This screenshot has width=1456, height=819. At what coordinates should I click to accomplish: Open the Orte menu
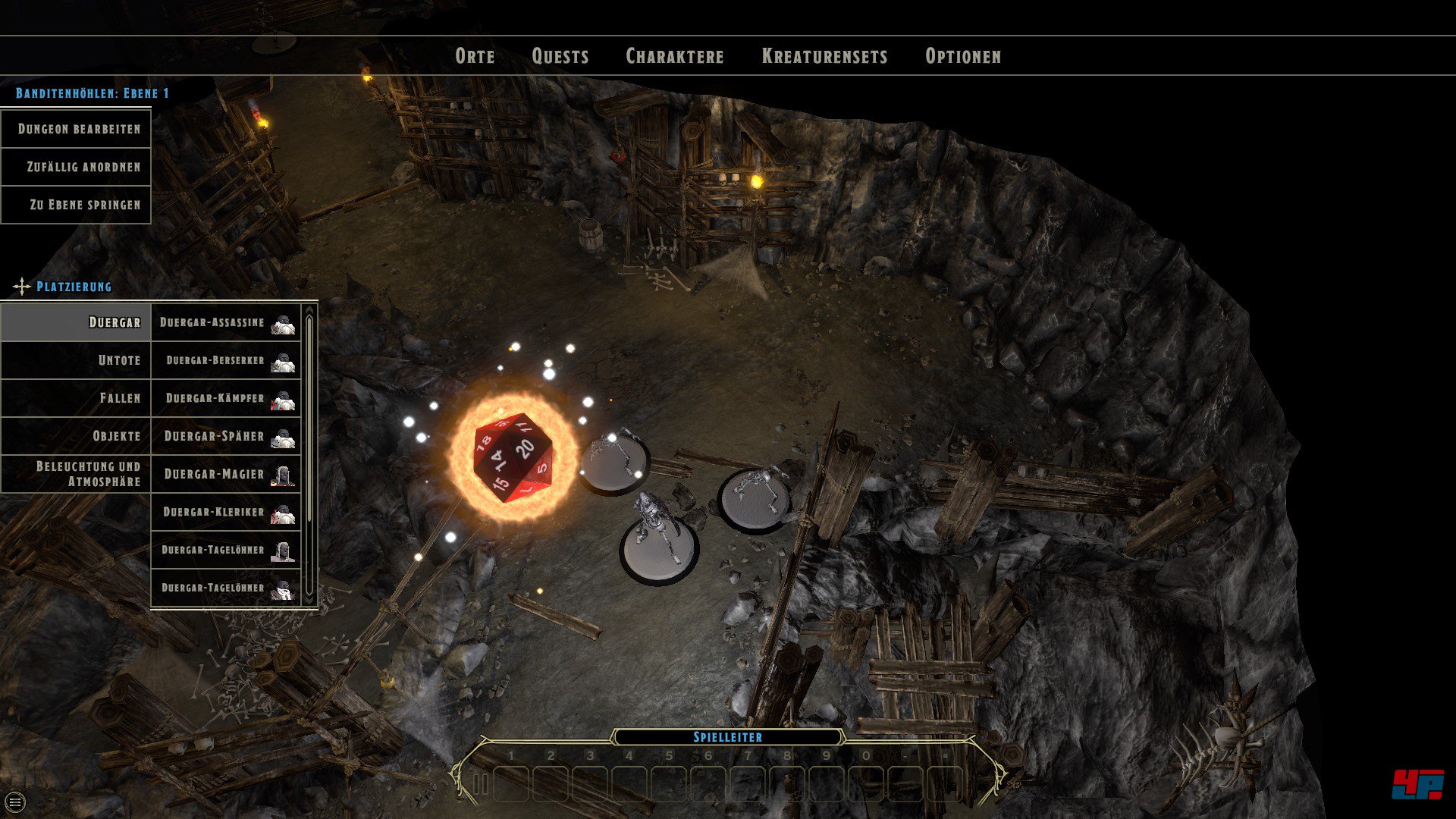point(475,56)
